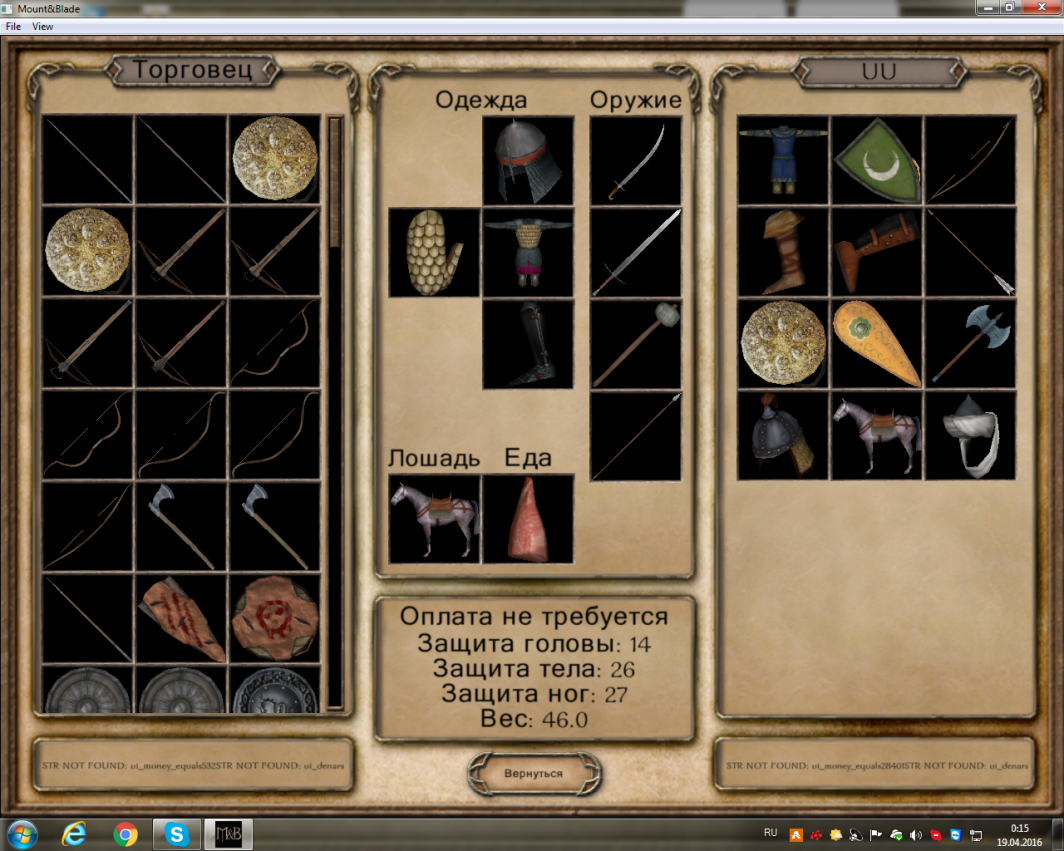Click the horse in the Лошадь slot
This screenshot has width=1064, height=851.
coord(435,518)
